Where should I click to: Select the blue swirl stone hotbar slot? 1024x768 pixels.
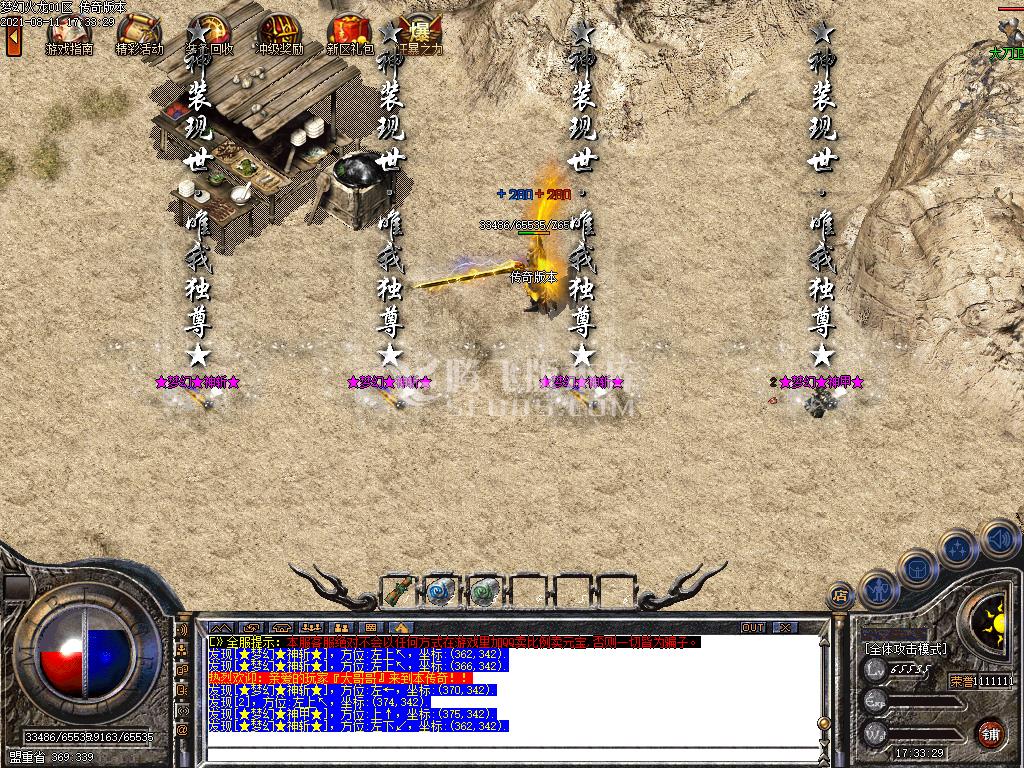point(440,591)
